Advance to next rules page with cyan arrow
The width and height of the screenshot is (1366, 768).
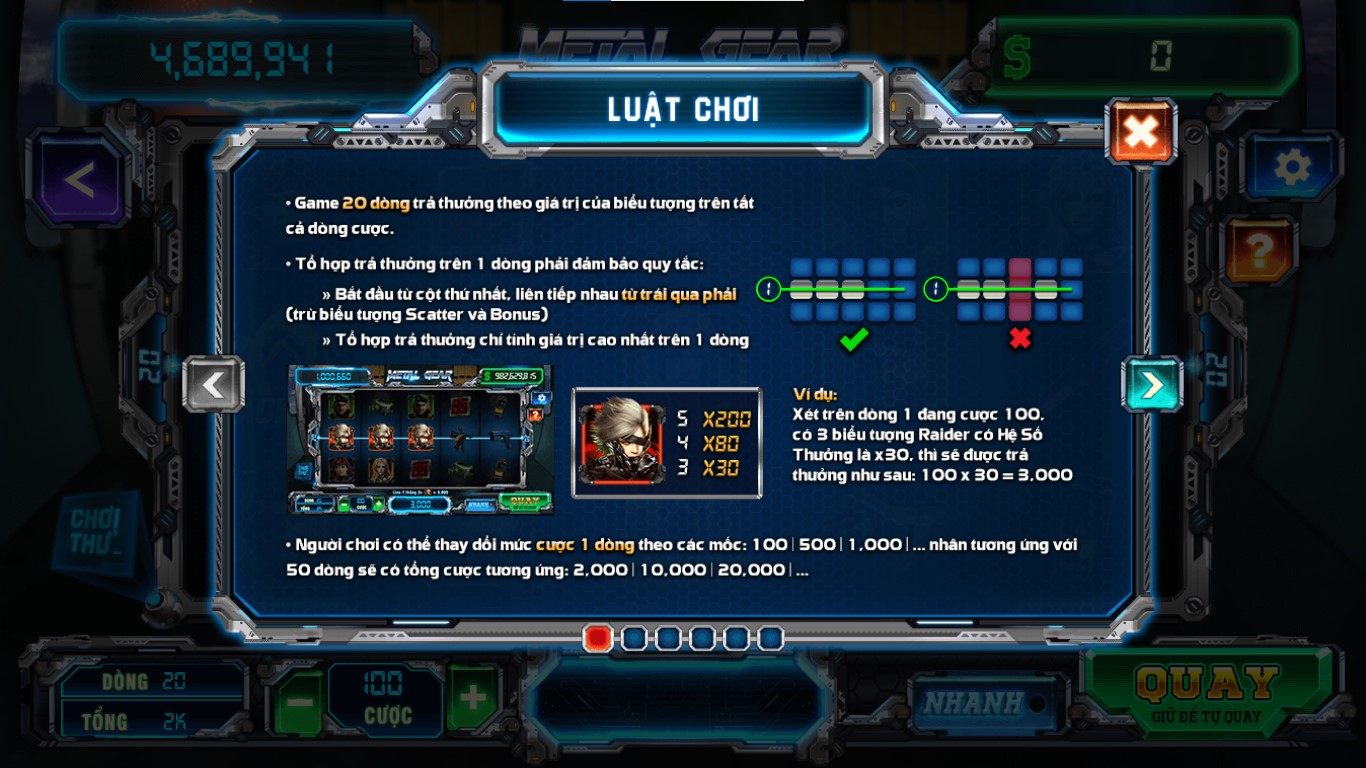point(1152,386)
